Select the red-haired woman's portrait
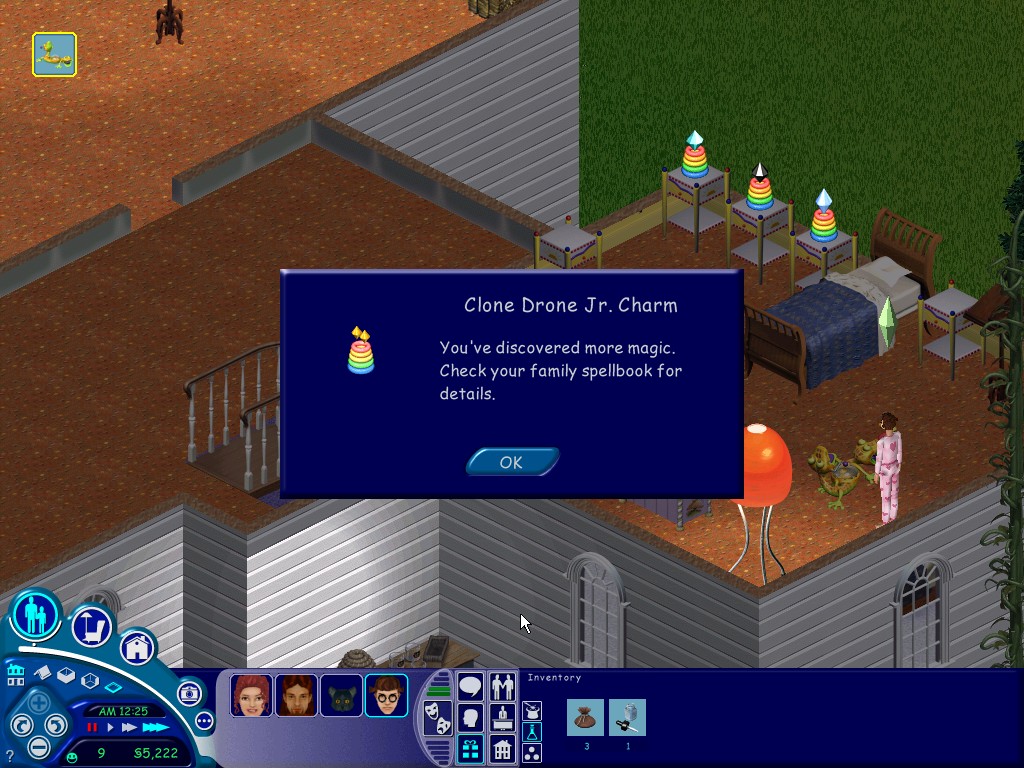Image resolution: width=1024 pixels, height=768 pixels. pos(250,695)
